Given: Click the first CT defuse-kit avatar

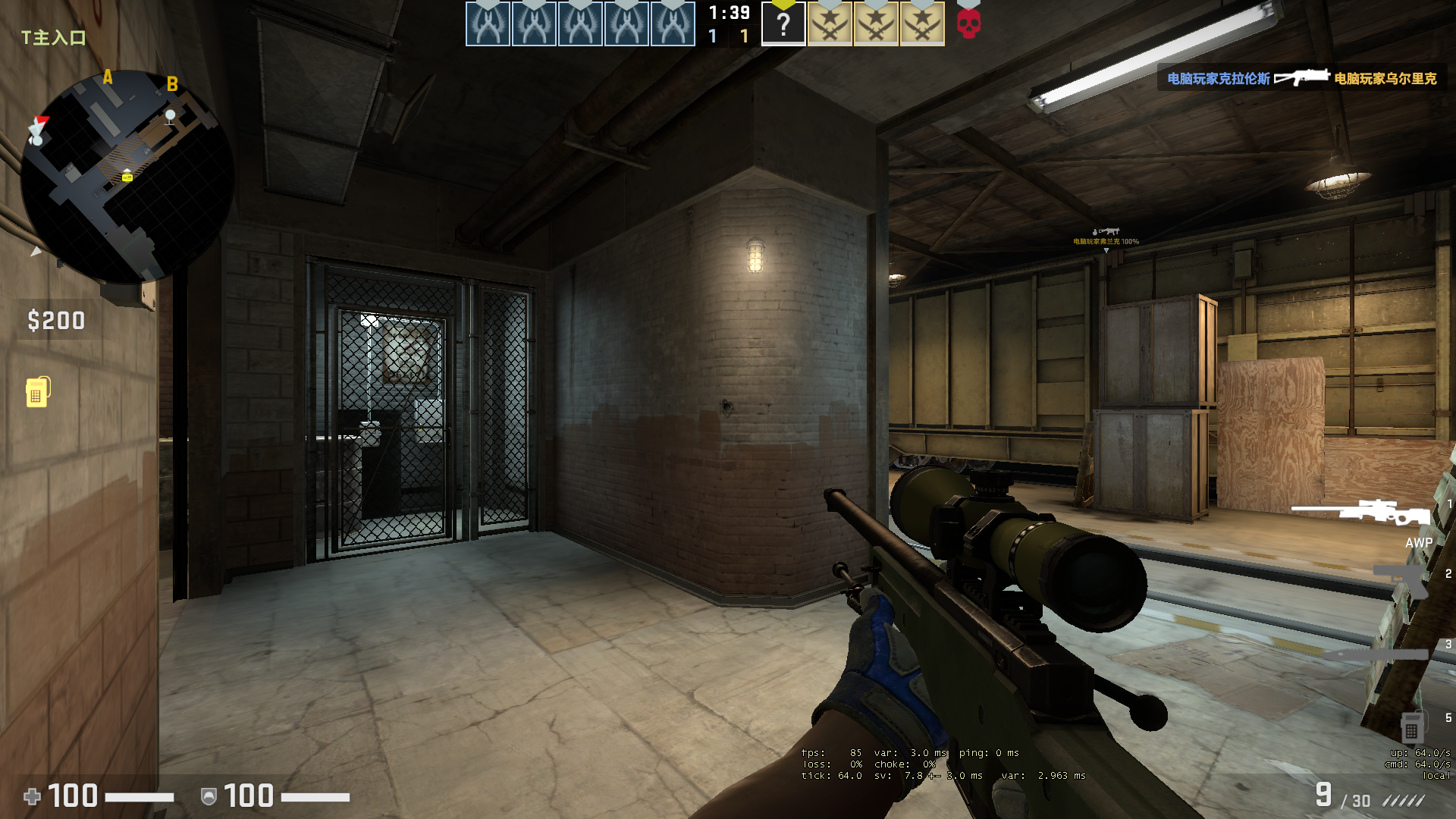Looking at the screenshot, I should pyautogui.click(x=488, y=23).
